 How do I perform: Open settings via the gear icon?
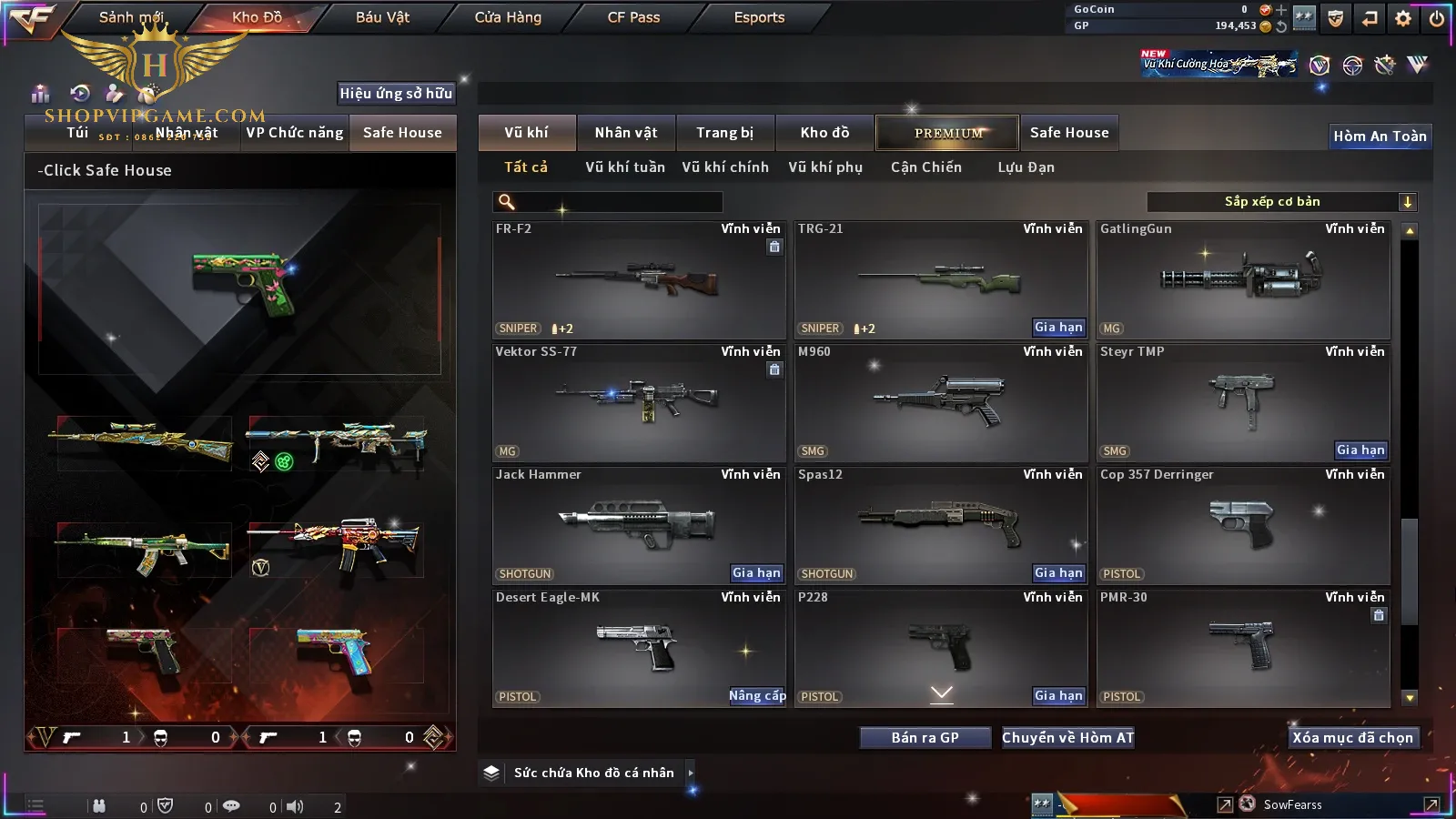pyautogui.click(x=1403, y=18)
